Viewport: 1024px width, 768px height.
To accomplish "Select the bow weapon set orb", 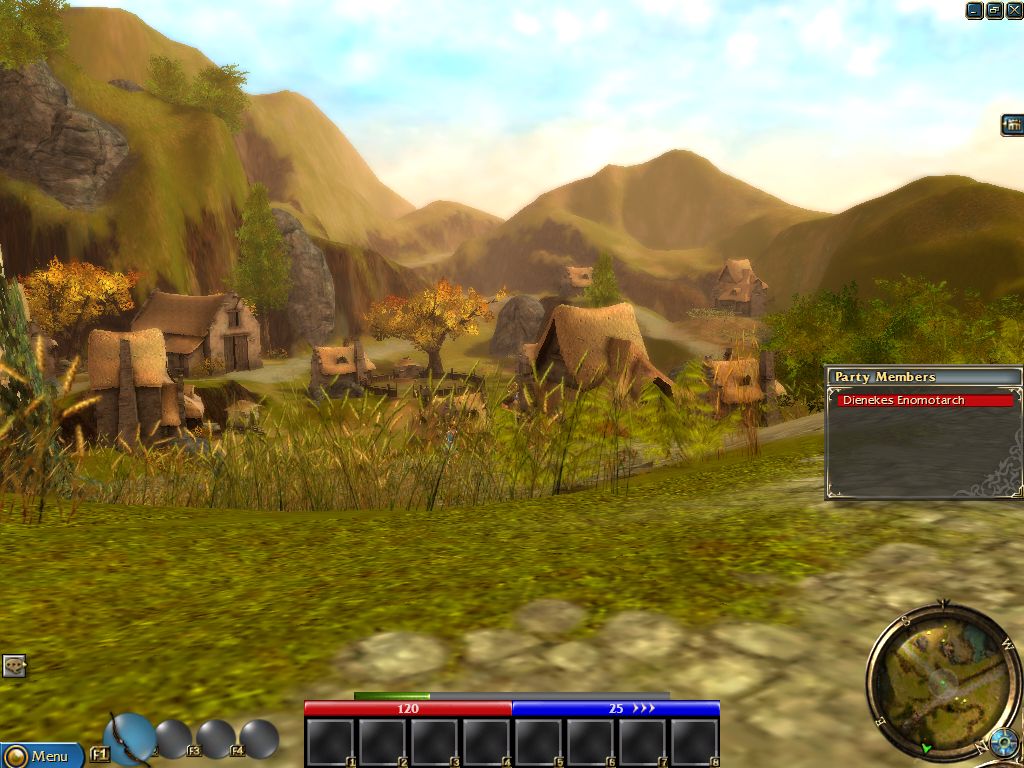I will tap(129, 738).
